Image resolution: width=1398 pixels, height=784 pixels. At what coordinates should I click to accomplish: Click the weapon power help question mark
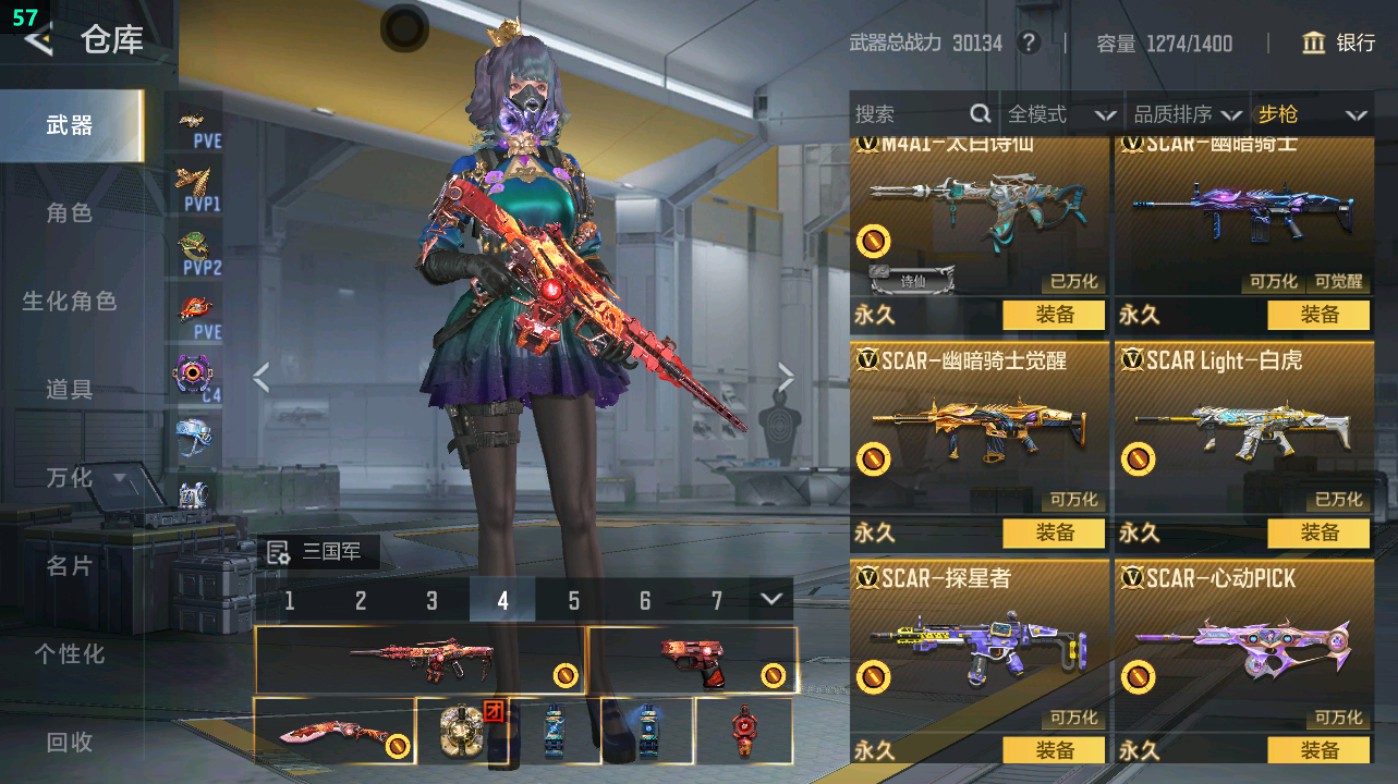1027,43
